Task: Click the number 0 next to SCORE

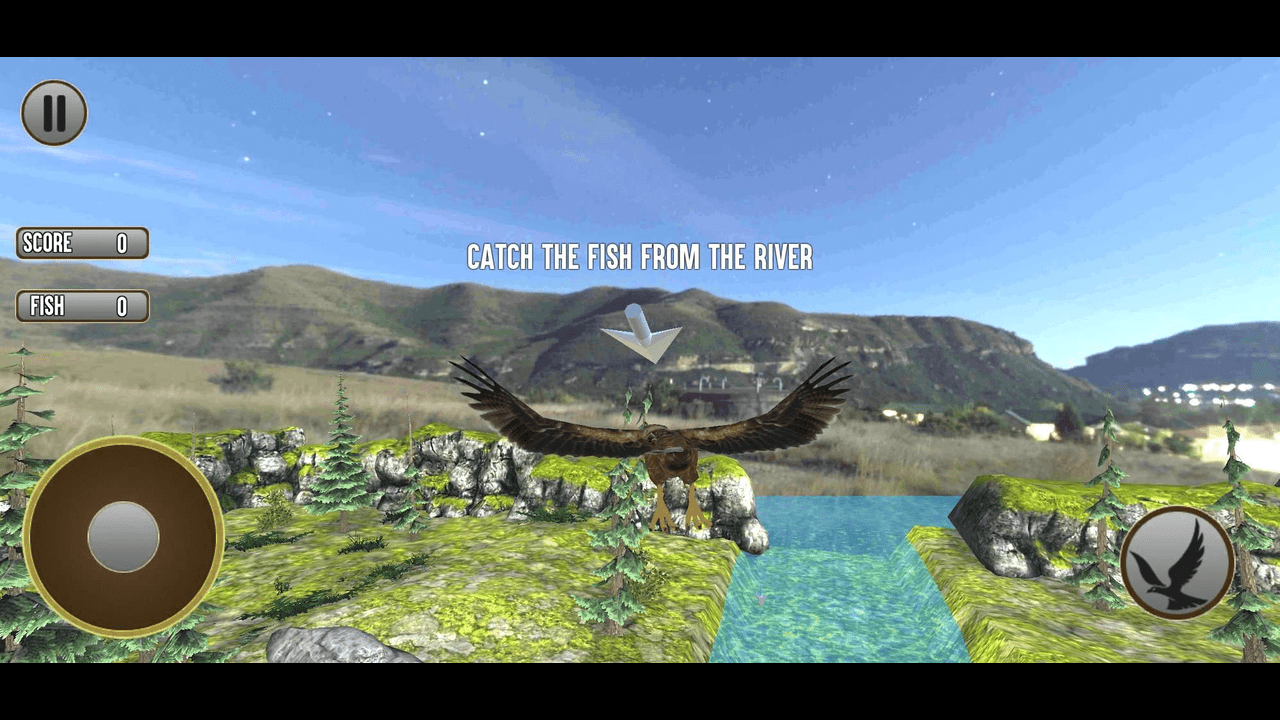Action: (x=124, y=244)
